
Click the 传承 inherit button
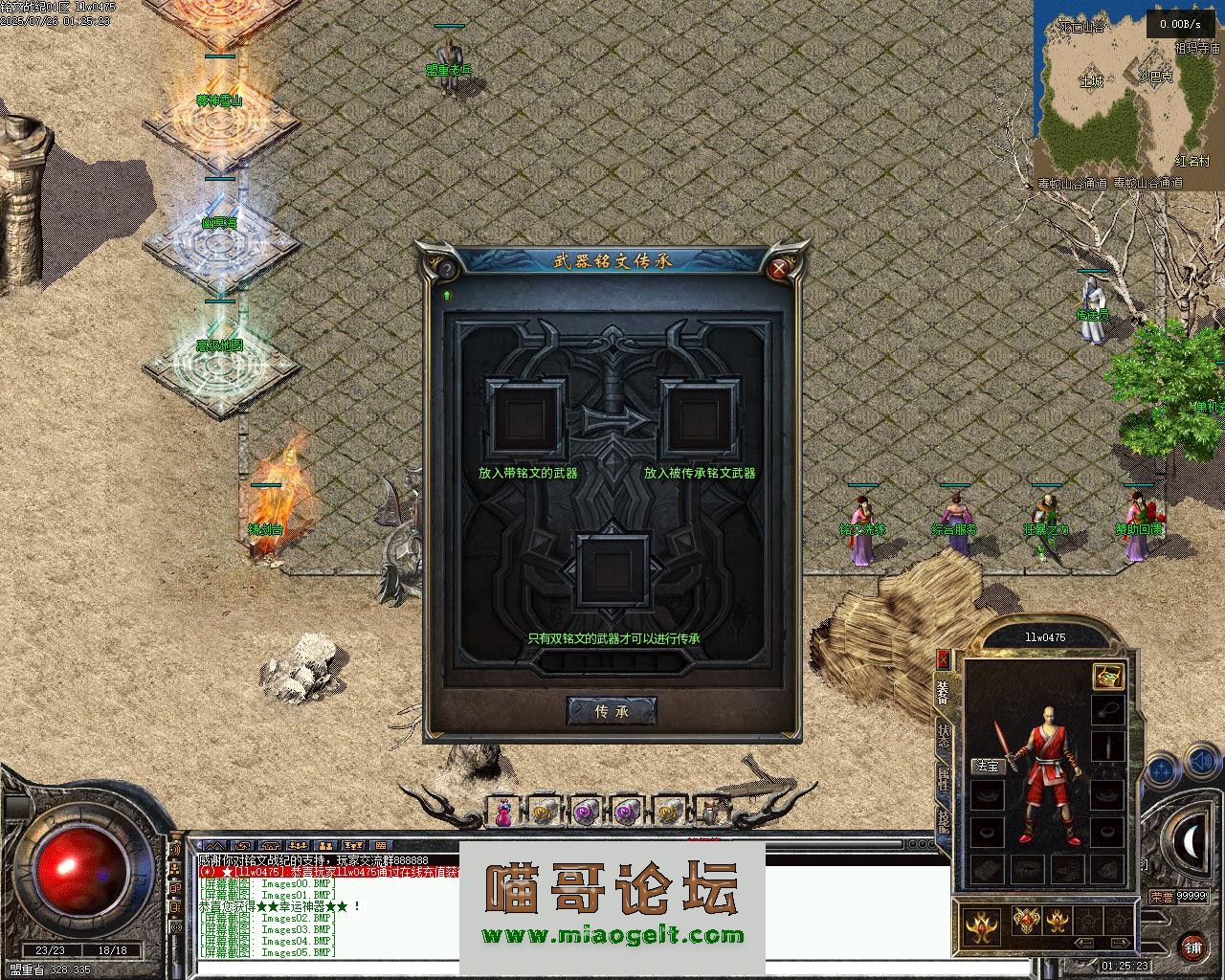coord(612,711)
